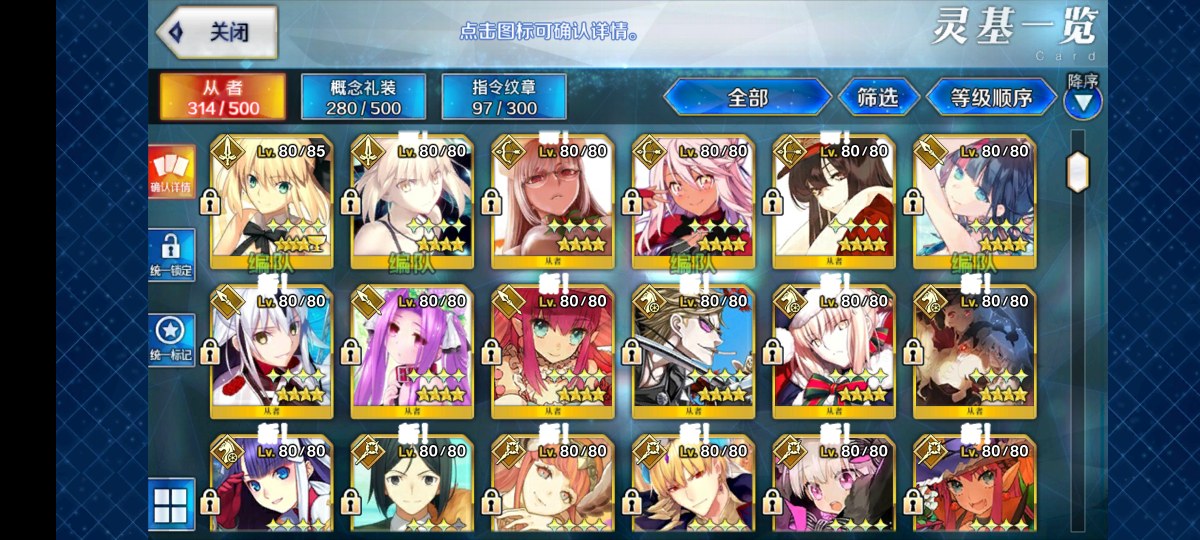Select the 确认详情 card details mode
Image resolution: width=1200 pixels, height=540 pixels.
171,170
